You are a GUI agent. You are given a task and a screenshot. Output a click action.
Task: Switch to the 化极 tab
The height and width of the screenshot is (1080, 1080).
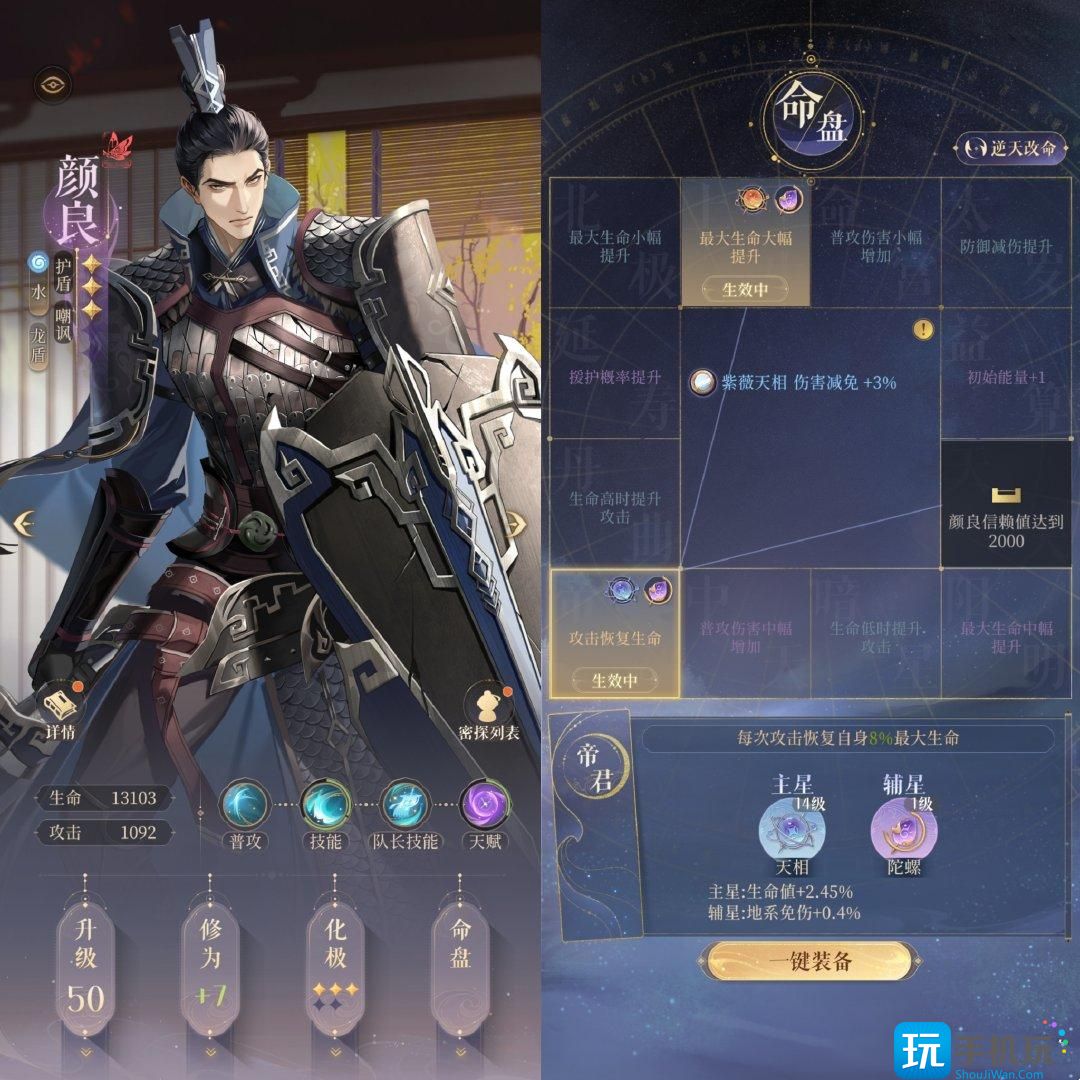[335, 960]
